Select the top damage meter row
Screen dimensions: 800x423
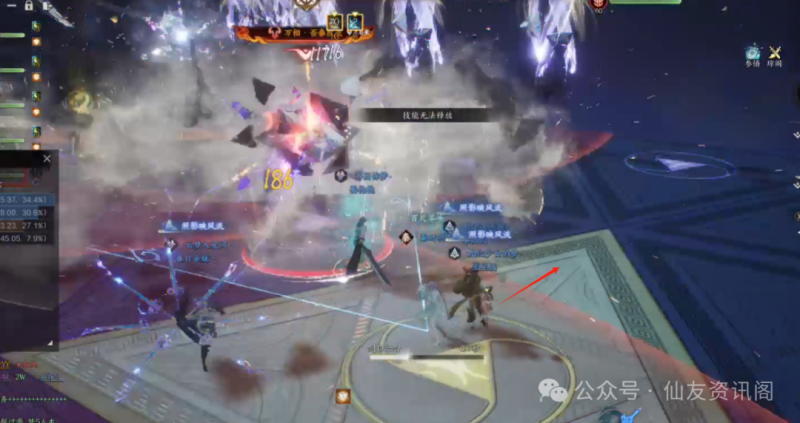click(27, 198)
